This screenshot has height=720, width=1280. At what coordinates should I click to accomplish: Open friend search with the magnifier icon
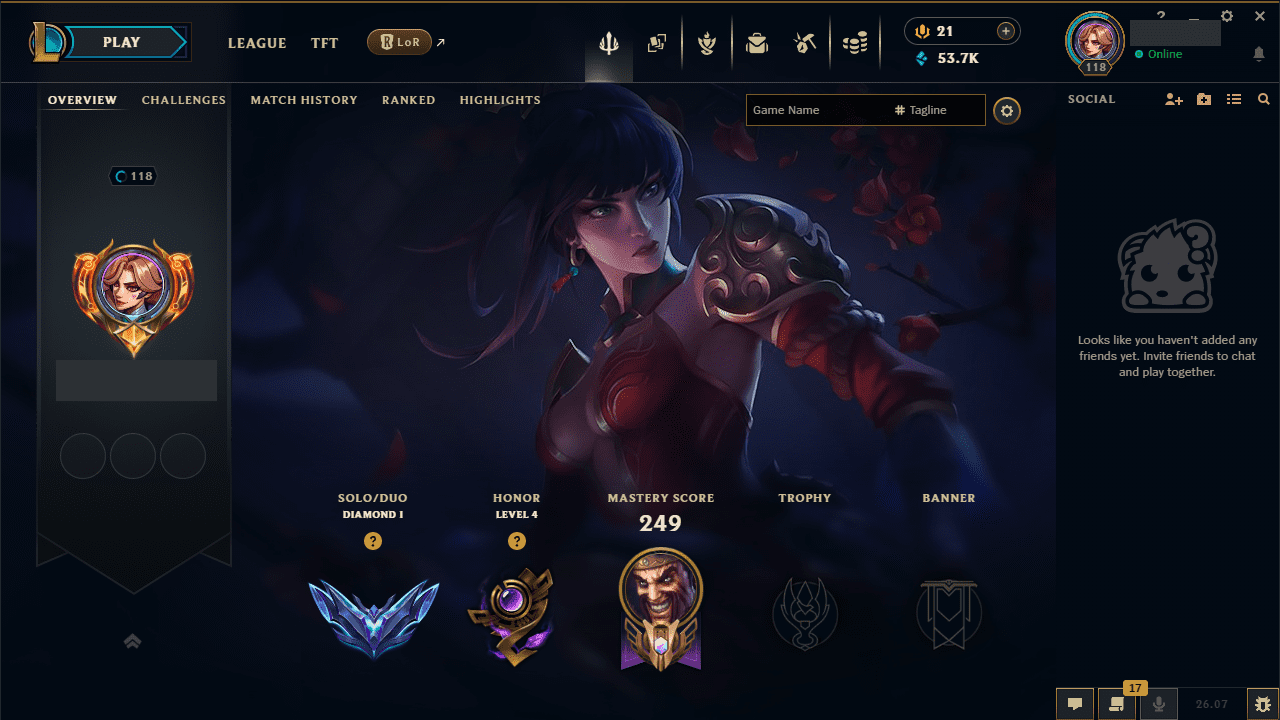[1263, 99]
